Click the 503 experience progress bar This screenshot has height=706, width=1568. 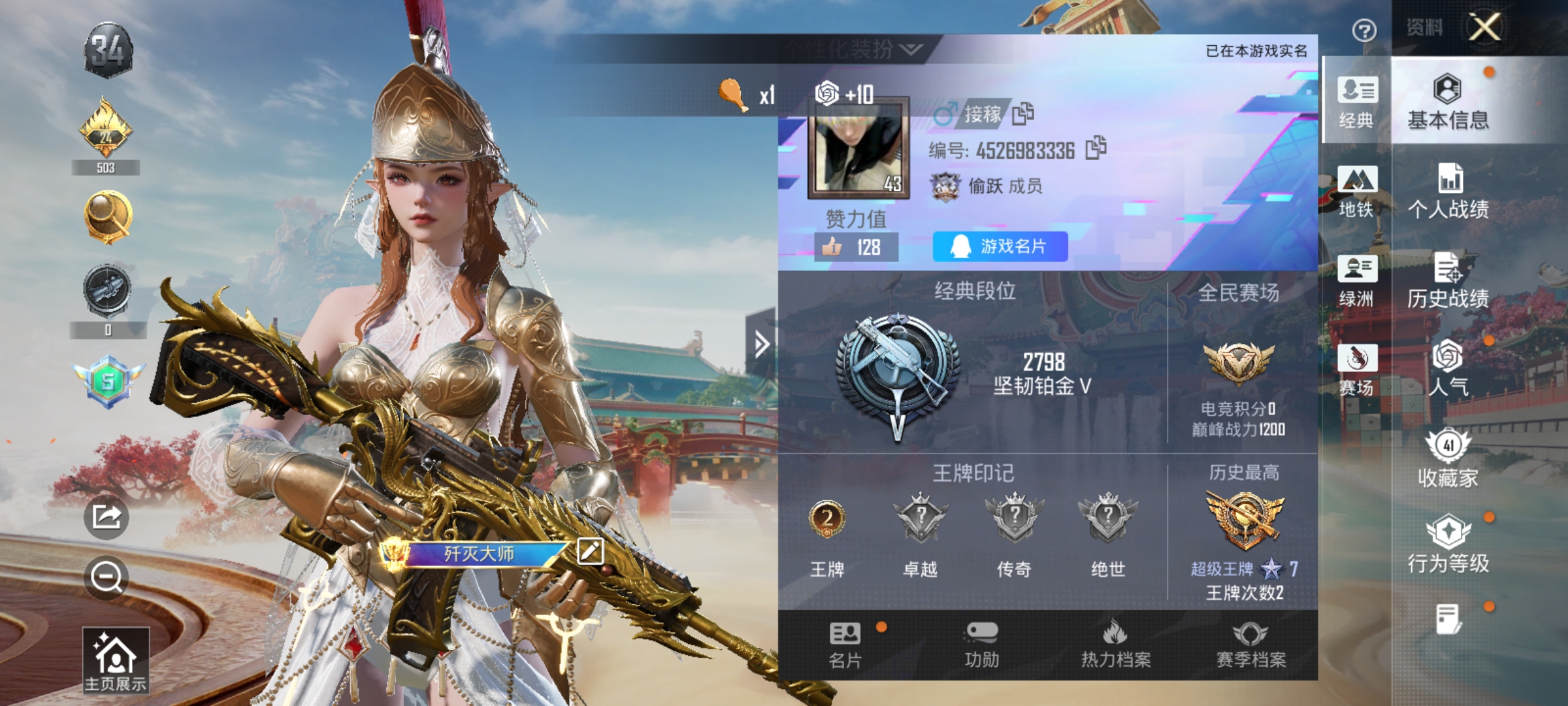tap(106, 167)
